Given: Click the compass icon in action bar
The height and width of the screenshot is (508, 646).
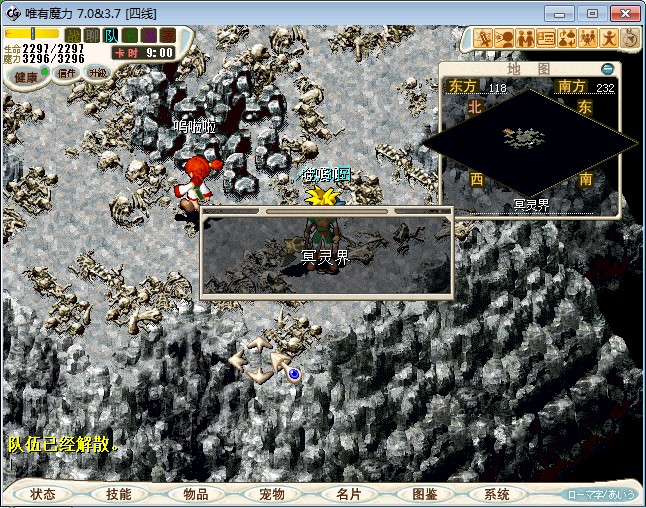Looking at the screenshot, I should click(630, 38).
